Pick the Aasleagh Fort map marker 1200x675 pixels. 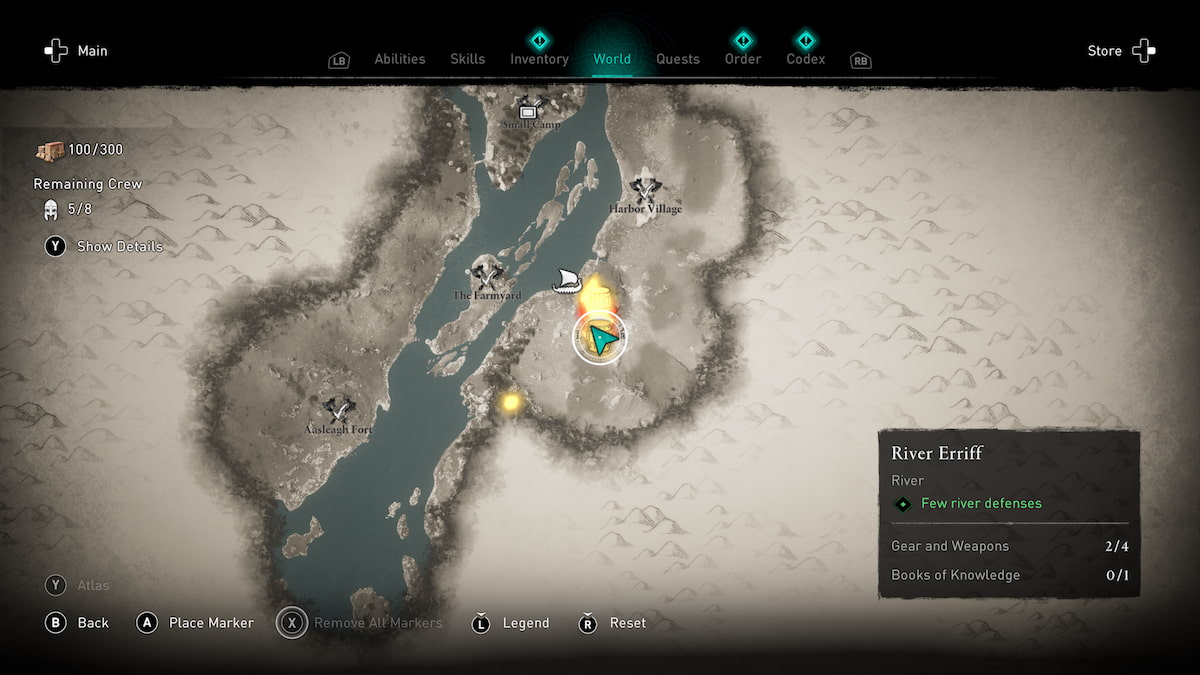[339, 410]
